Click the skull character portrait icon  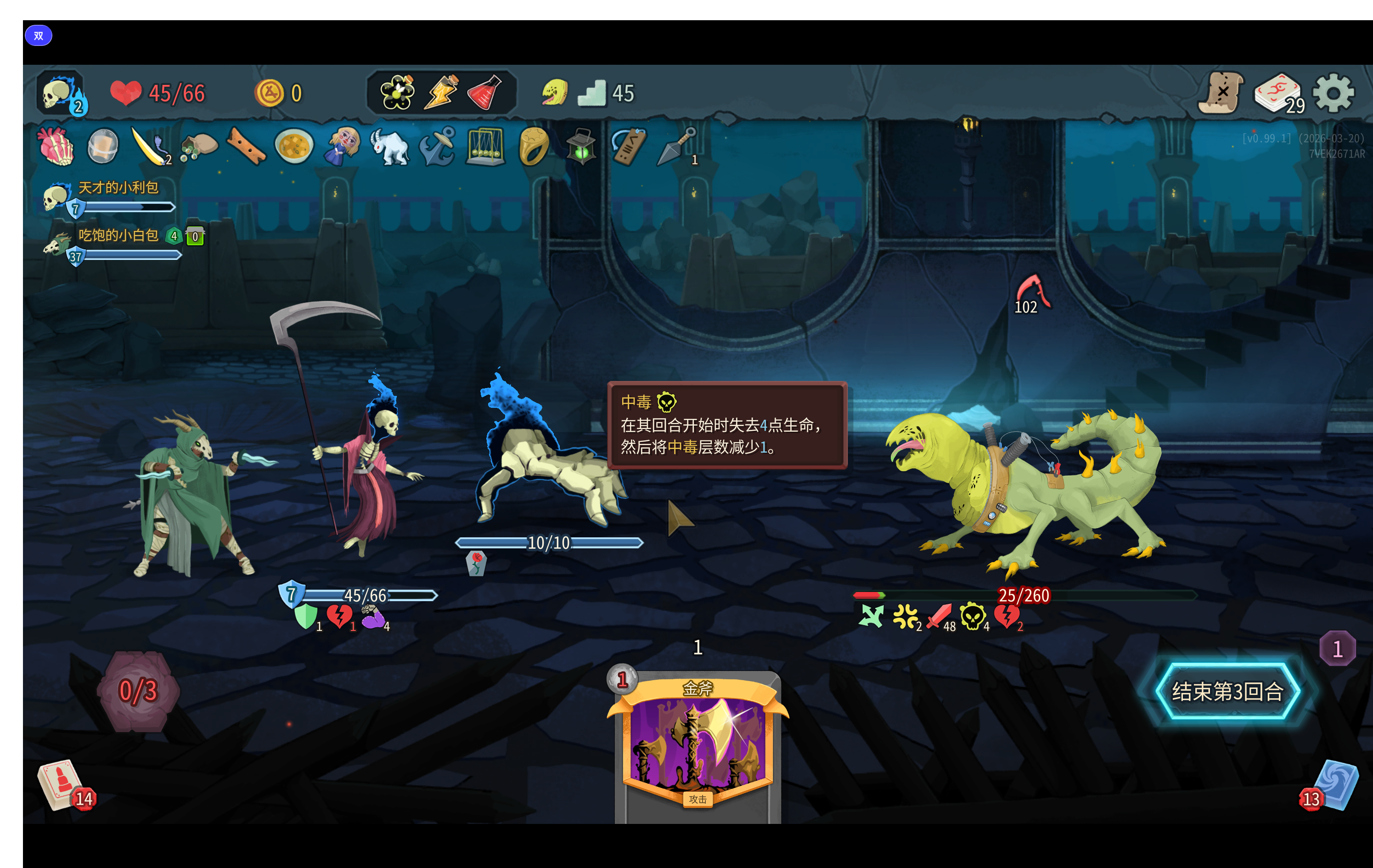point(59,93)
